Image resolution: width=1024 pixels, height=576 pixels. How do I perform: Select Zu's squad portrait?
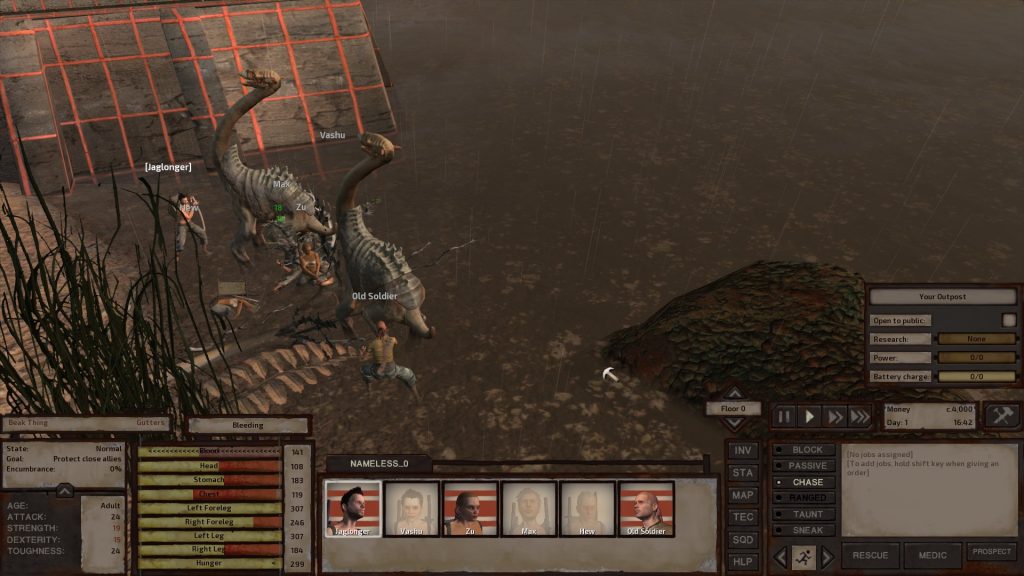click(x=470, y=508)
